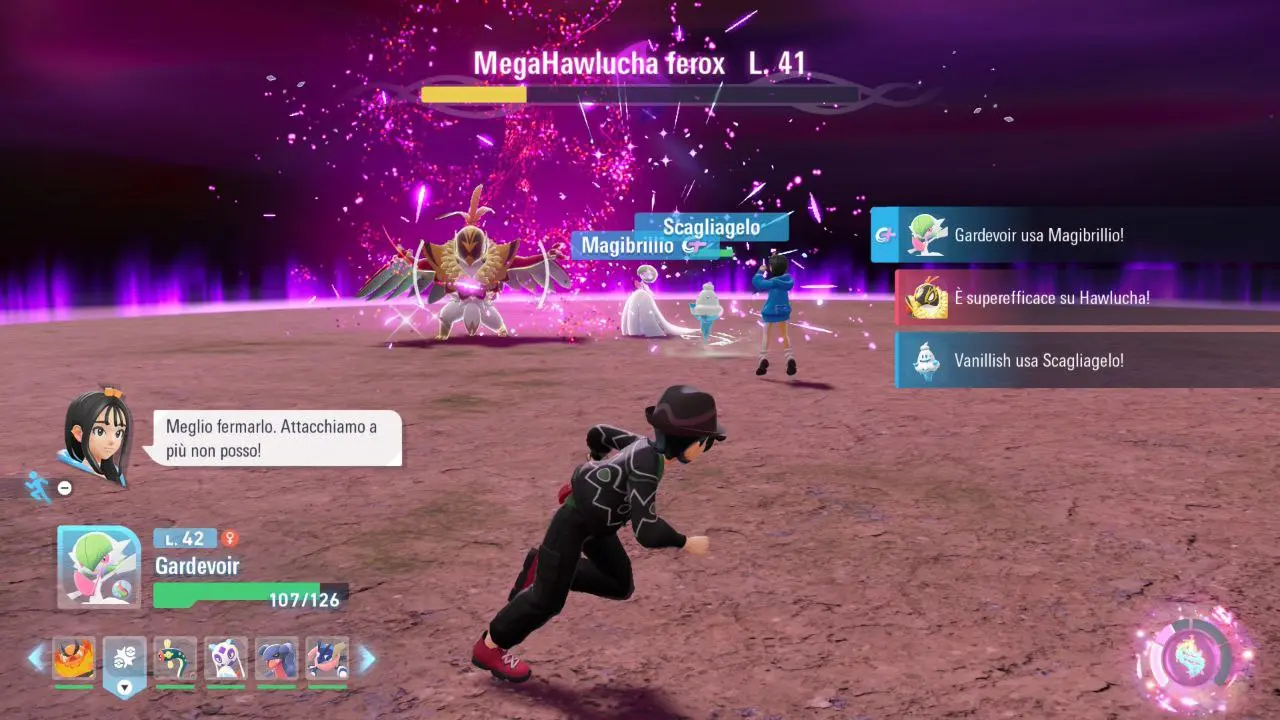Click the left party scroll arrow

36,658
